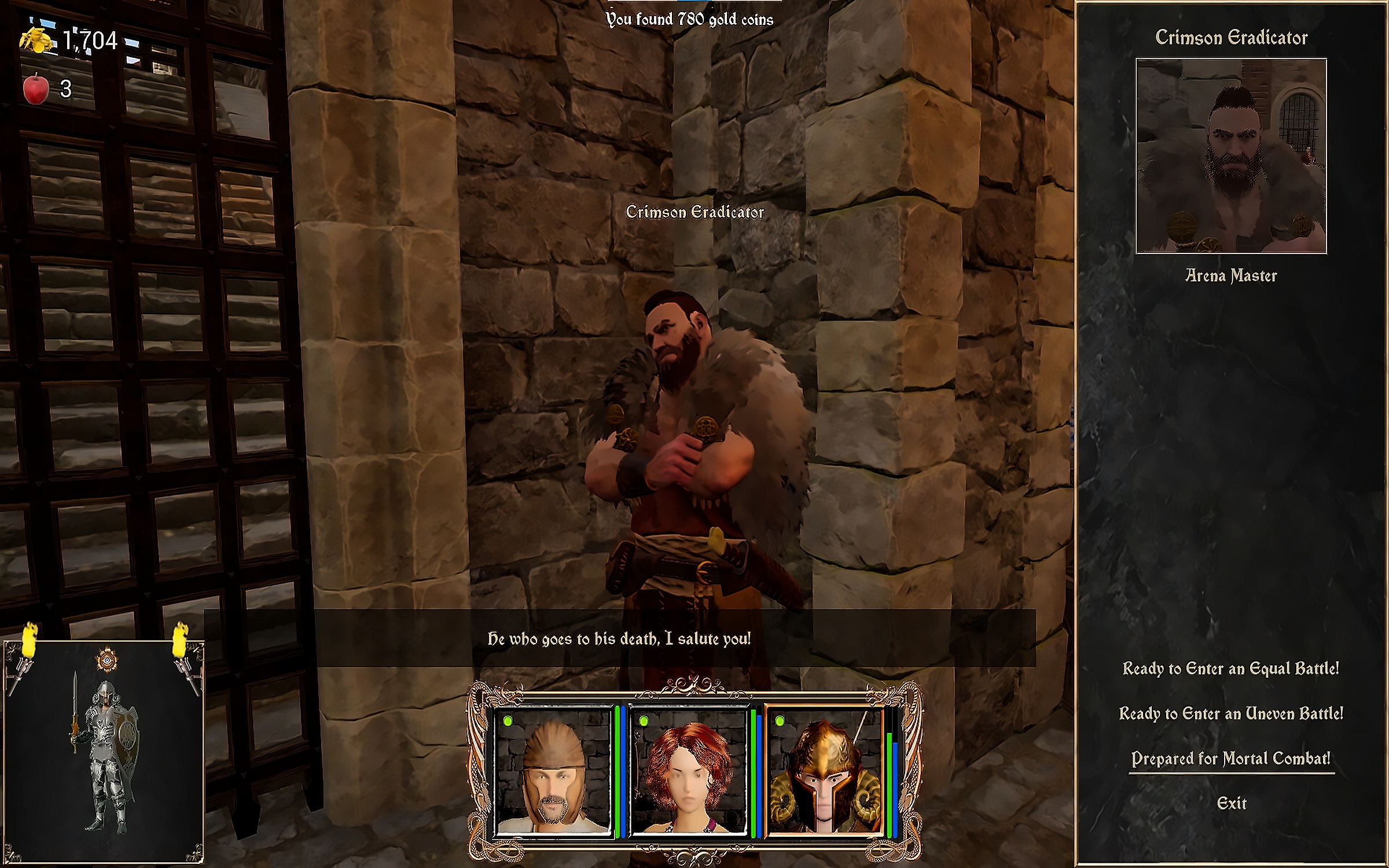Screen dimensions: 1389x868
Task: Choose "Ready to Enter an Equal Battle!"
Action: (x=1230, y=669)
